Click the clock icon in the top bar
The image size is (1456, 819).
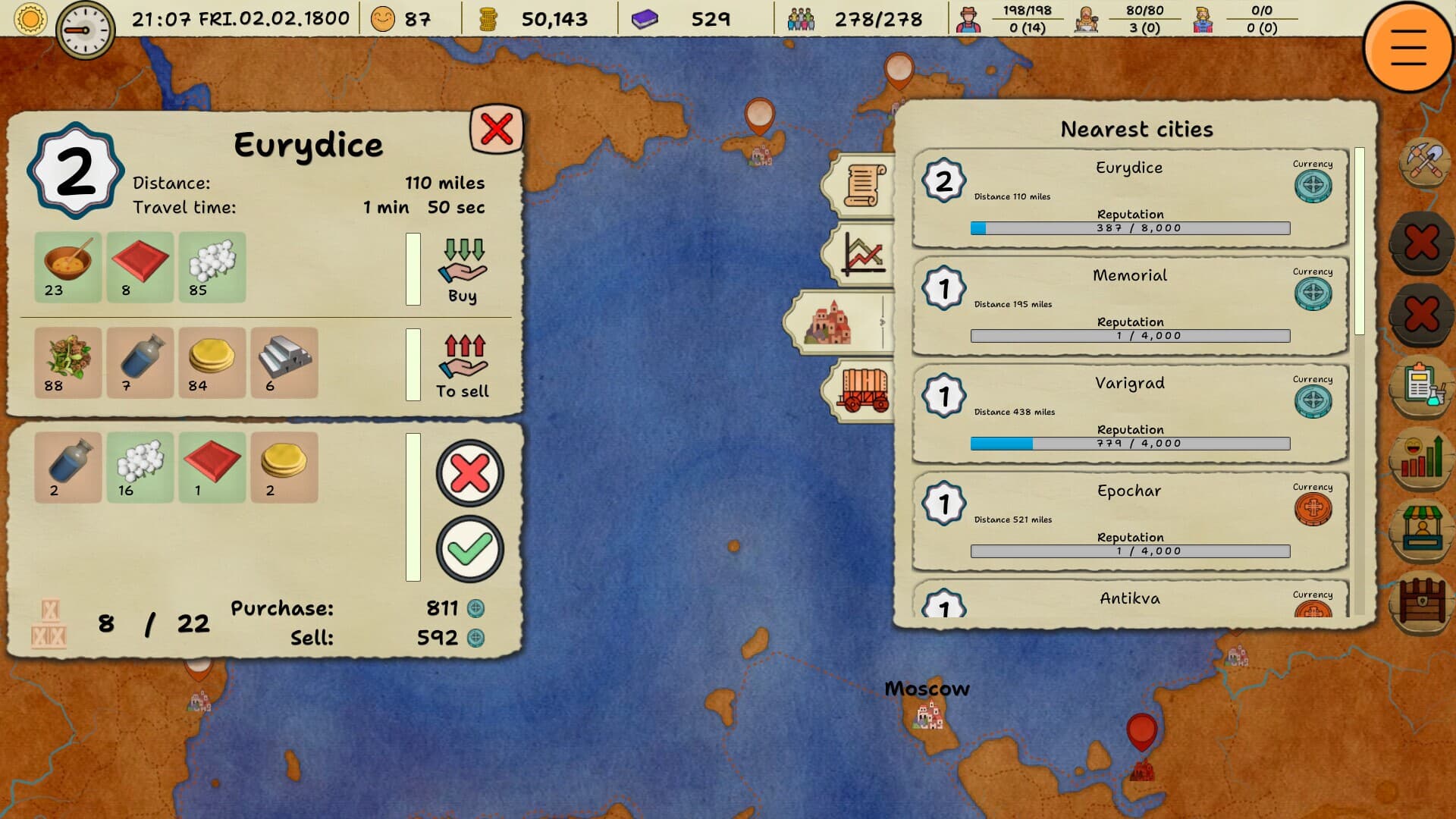tap(85, 20)
